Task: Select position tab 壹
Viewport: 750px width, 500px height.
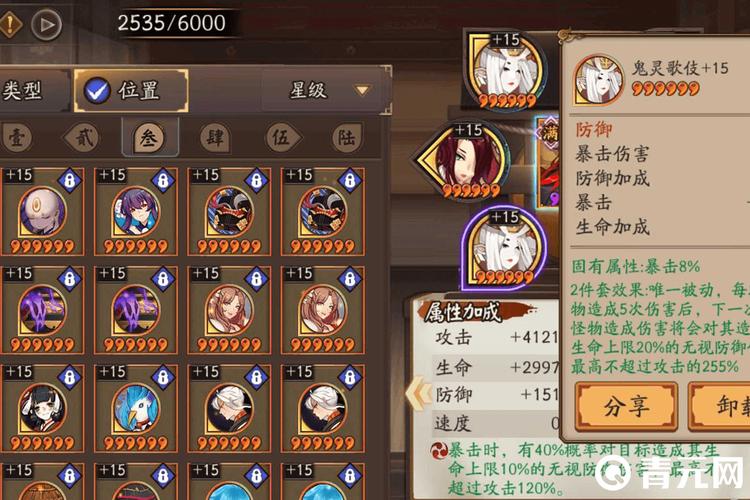Action: click(17, 137)
